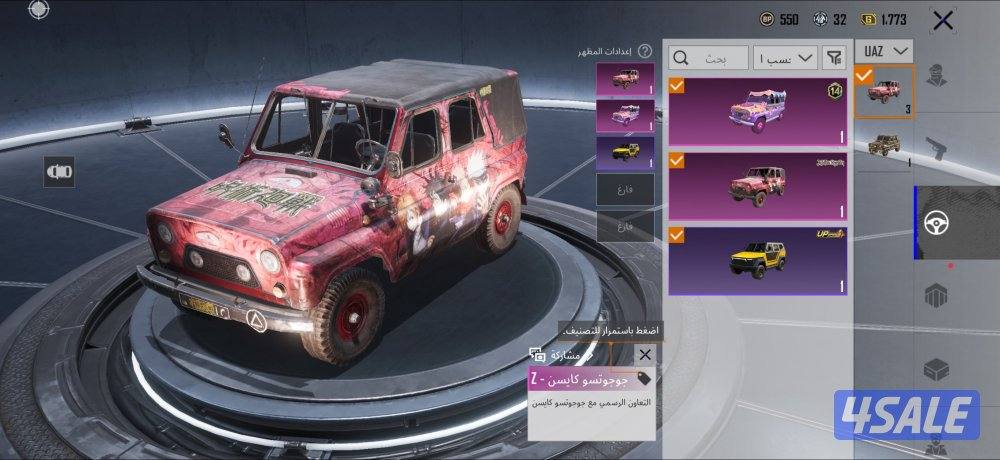The width and height of the screenshot is (1000, 460).
Task: Untick the checkbox on the yellow UAZ card
Action: point(677,236)
